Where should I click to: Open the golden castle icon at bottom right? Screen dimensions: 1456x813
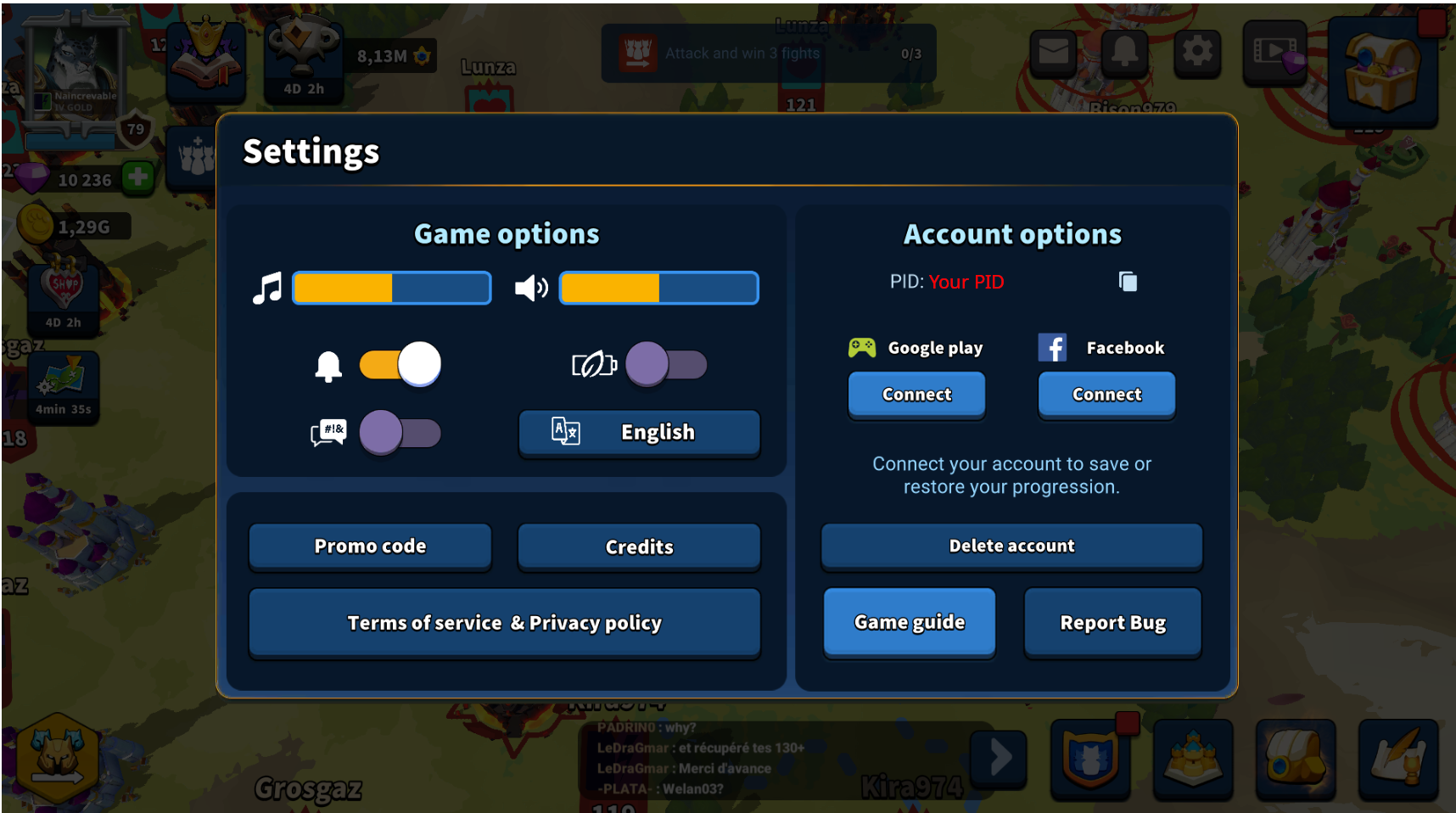[1192, 760]
